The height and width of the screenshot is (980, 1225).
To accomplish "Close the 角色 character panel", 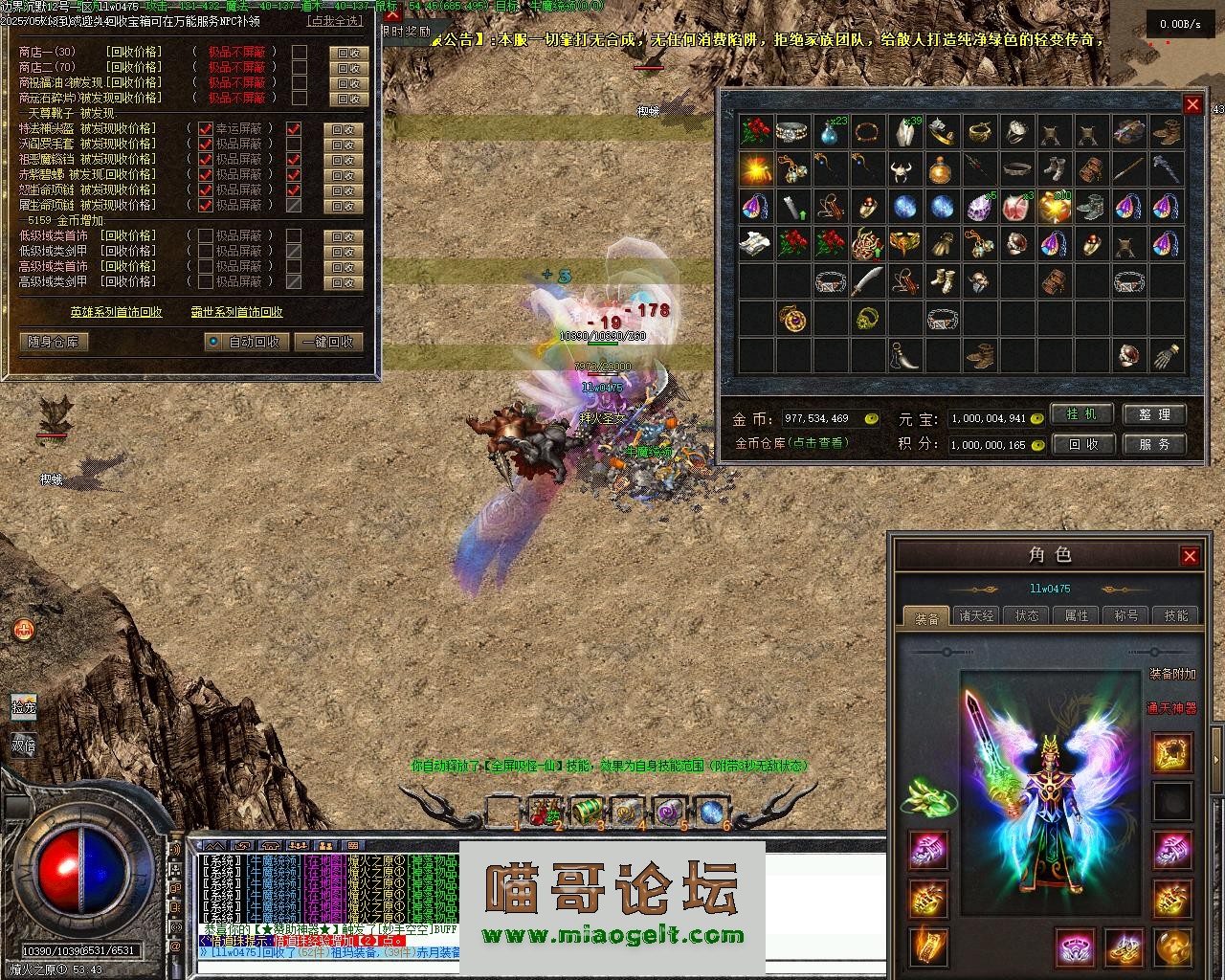I will click(1190, 556).
